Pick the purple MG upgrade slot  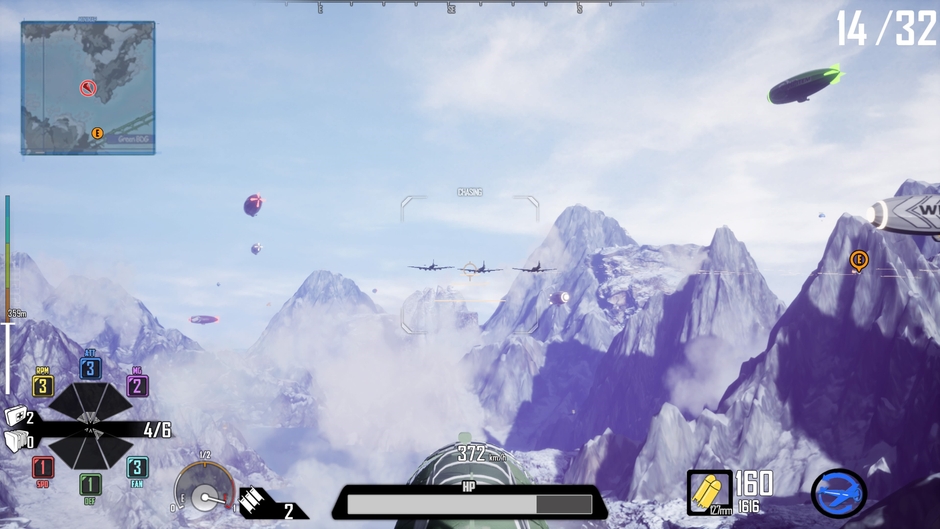138,386
